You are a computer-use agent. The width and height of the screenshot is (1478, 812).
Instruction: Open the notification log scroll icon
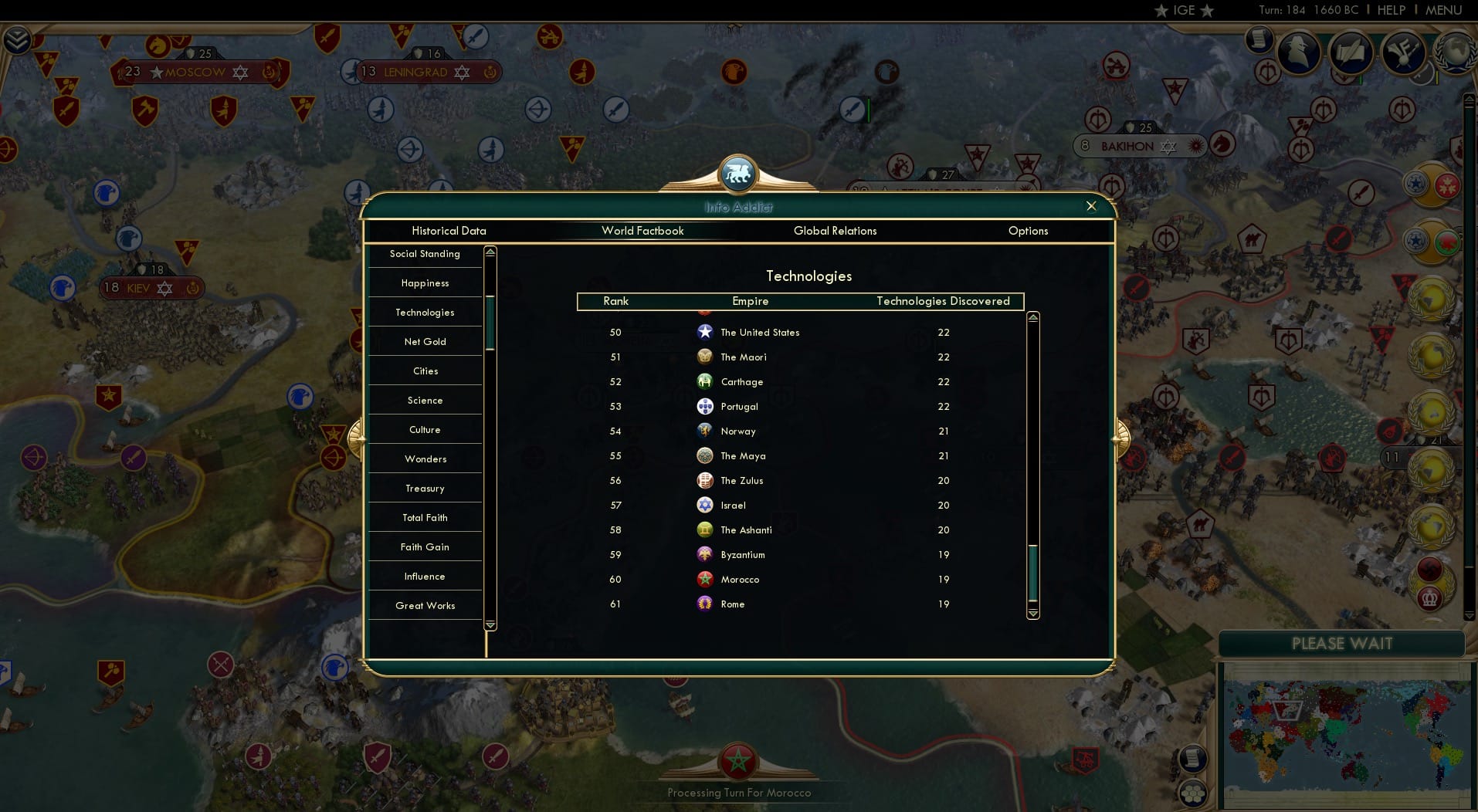[1259, 41]
